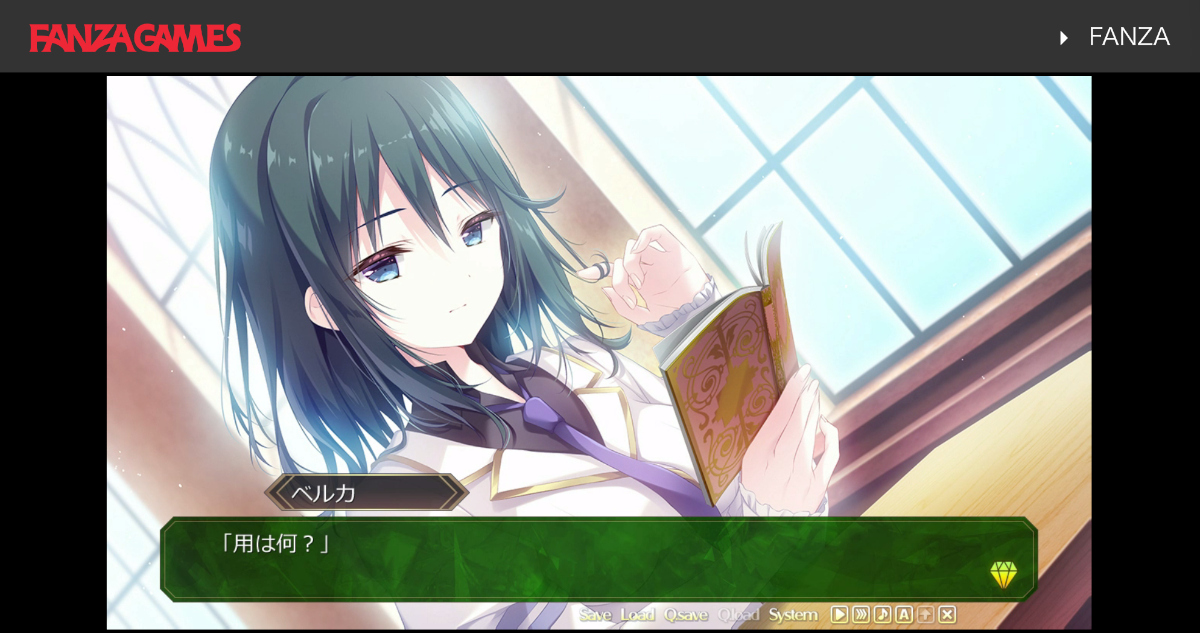Image resolution: width=1200 pixels, height=633 pixels.
Task: Start auto-play with the play arrow icon
Action: coord(840,615)
